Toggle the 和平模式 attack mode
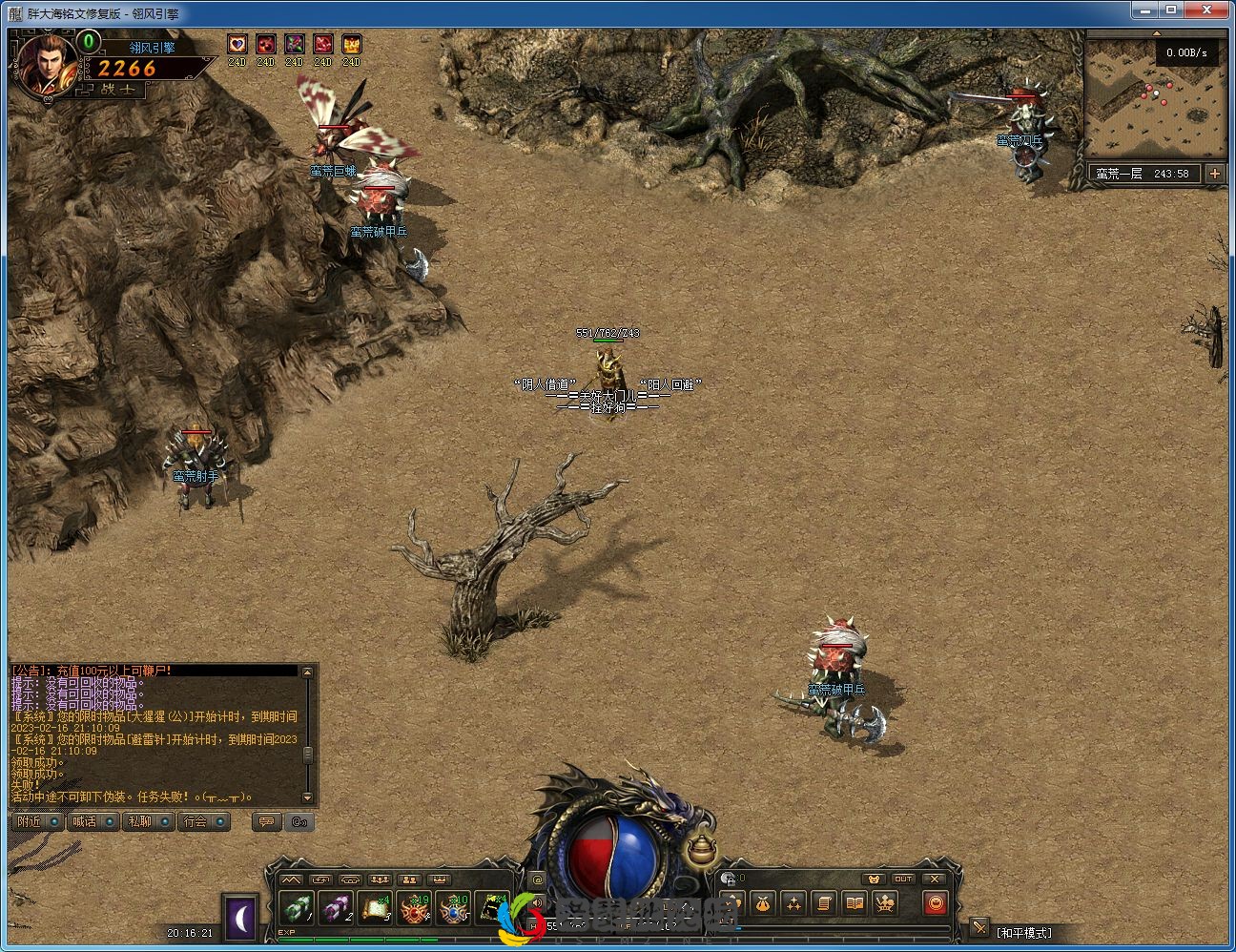Screen dimensions: 1236x952 [x=1023, y=932]
